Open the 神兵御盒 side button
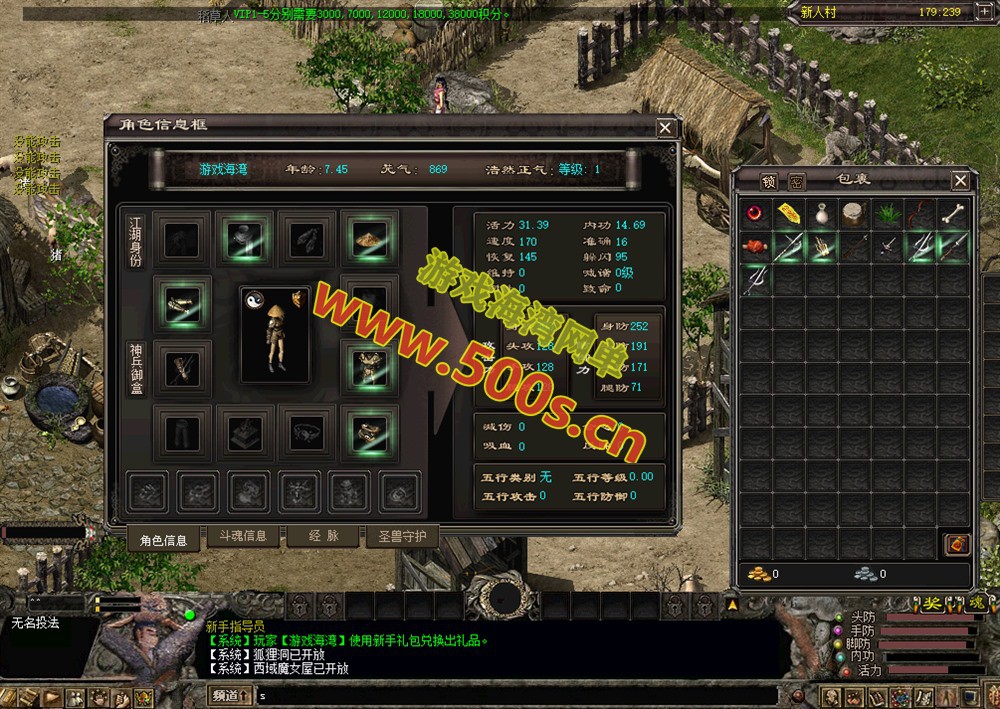This screenshot has width=1000, height=709. point(137,369)
